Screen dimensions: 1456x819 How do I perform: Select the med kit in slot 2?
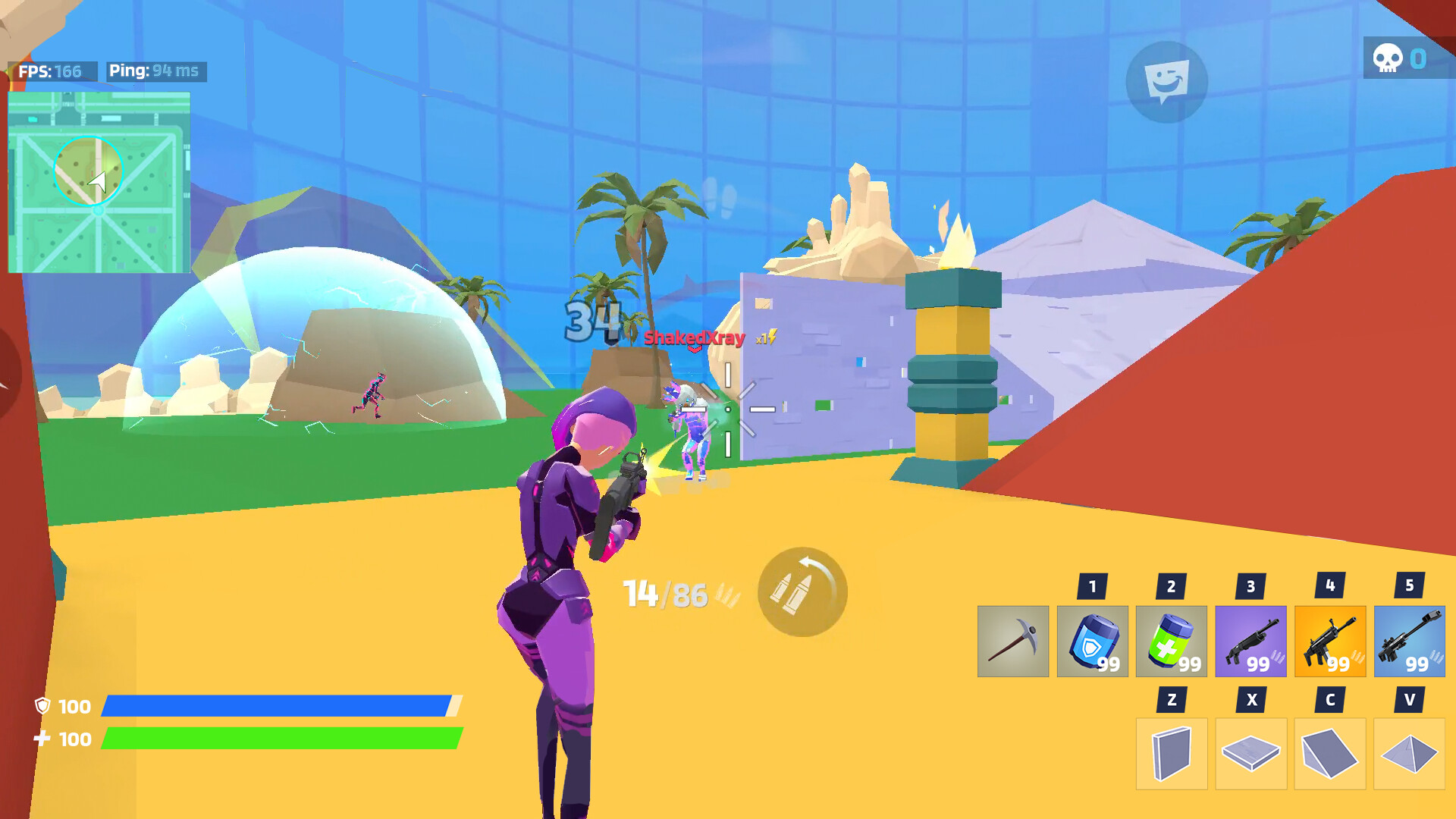coord(1173,641)
